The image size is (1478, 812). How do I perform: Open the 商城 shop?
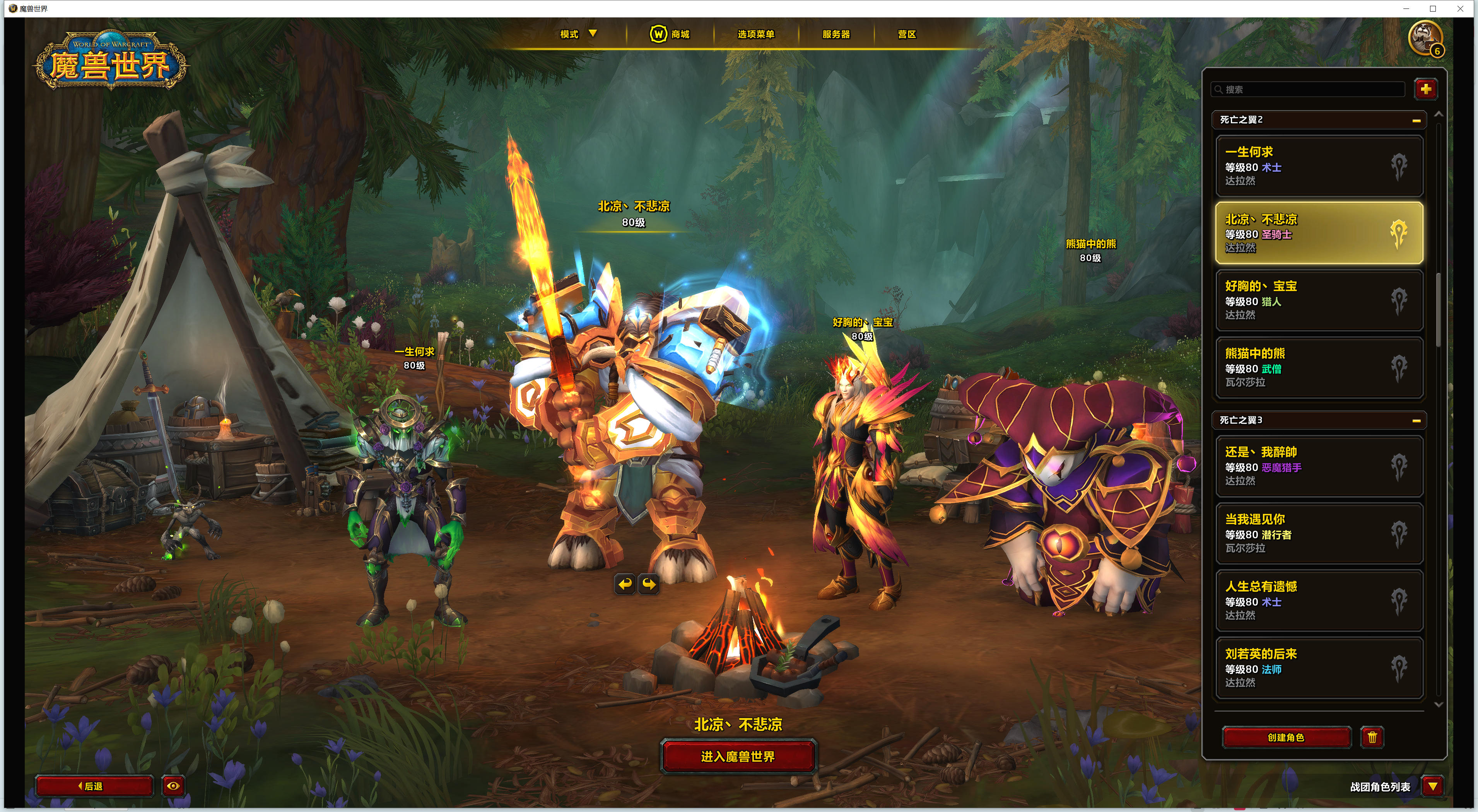(670, 34)
